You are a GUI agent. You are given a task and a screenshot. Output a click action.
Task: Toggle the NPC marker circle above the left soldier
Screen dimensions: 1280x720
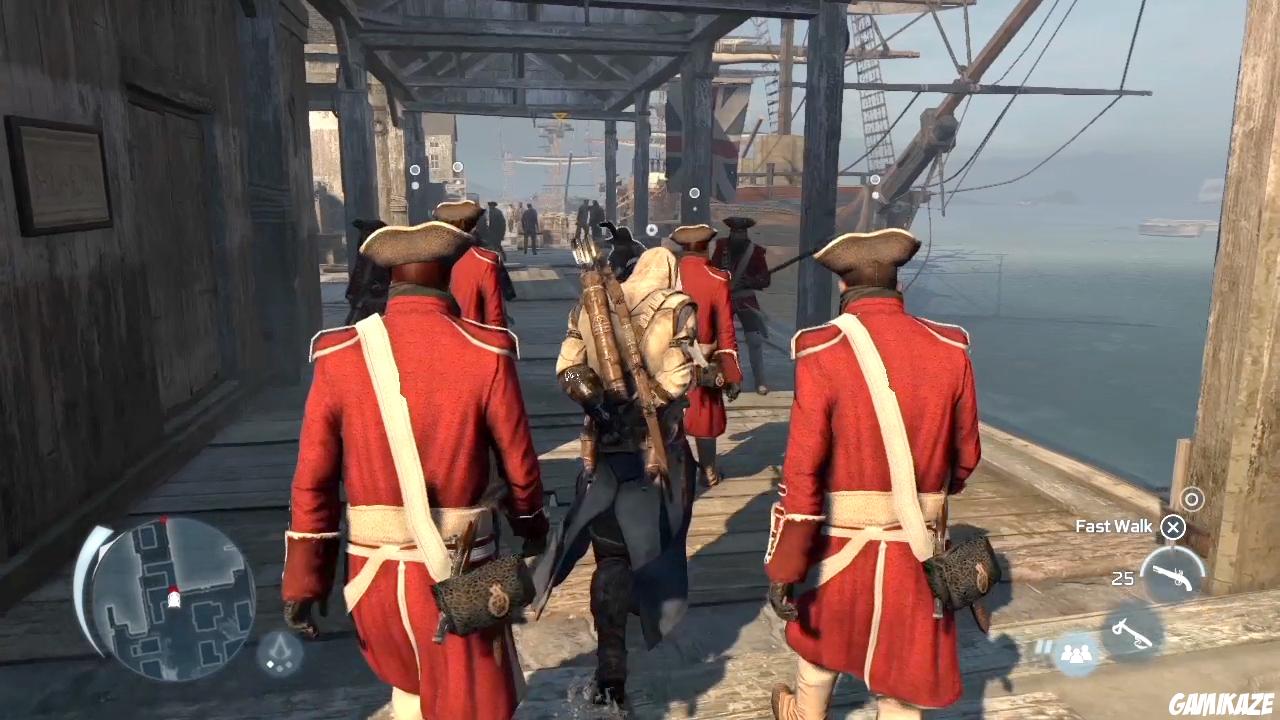pyautogui.click(x=415, y=169)
